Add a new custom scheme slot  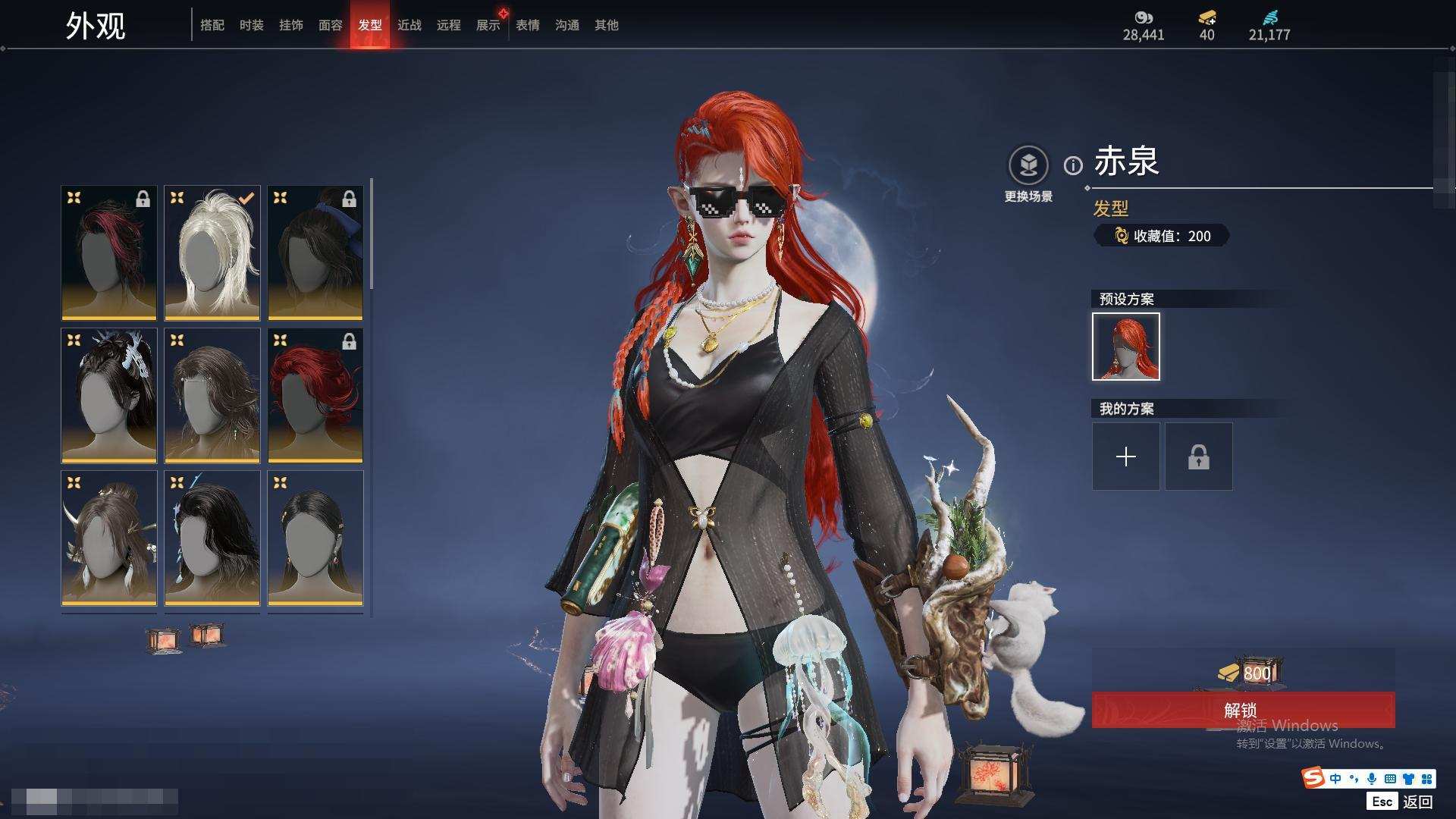point(1126,457)
